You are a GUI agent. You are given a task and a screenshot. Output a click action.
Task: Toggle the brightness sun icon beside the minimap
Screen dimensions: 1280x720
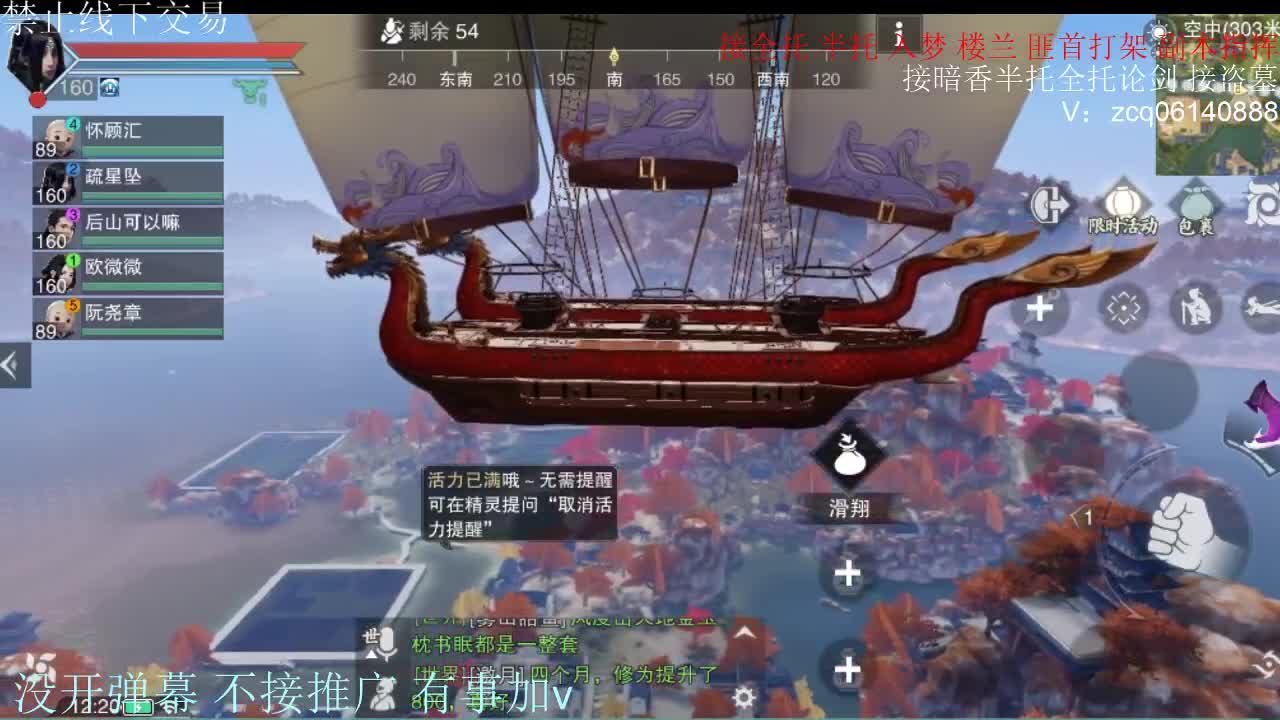tap(1158, 28)
